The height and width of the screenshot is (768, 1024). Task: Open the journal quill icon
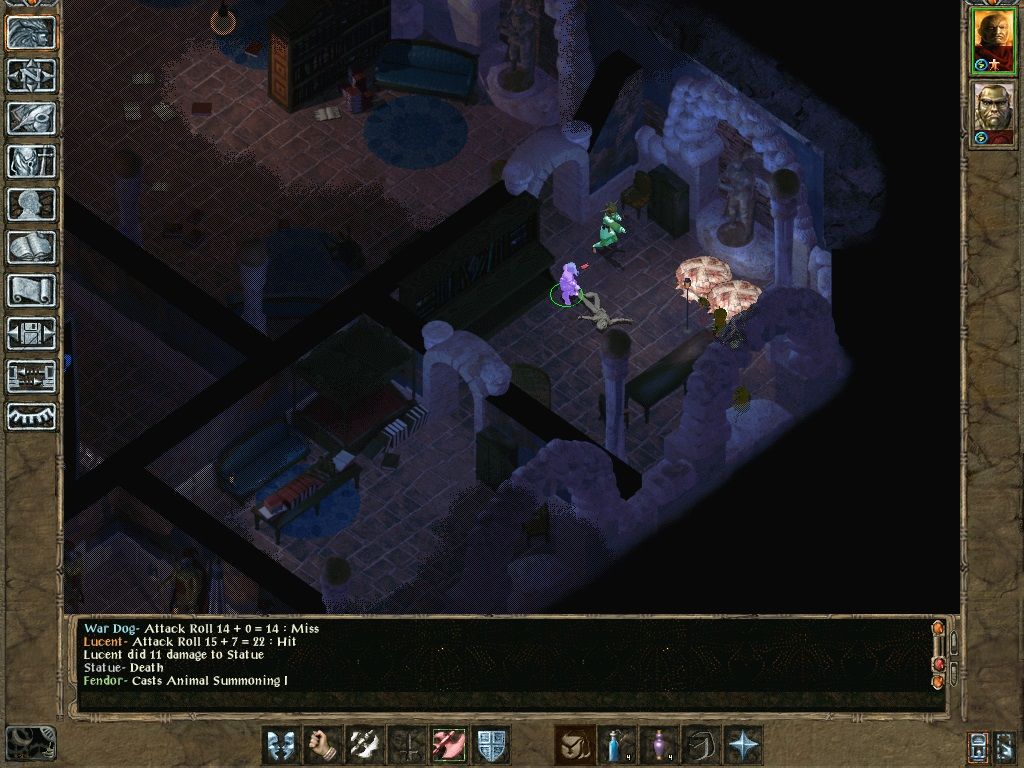pyautogui.click(x=32, y=118)
